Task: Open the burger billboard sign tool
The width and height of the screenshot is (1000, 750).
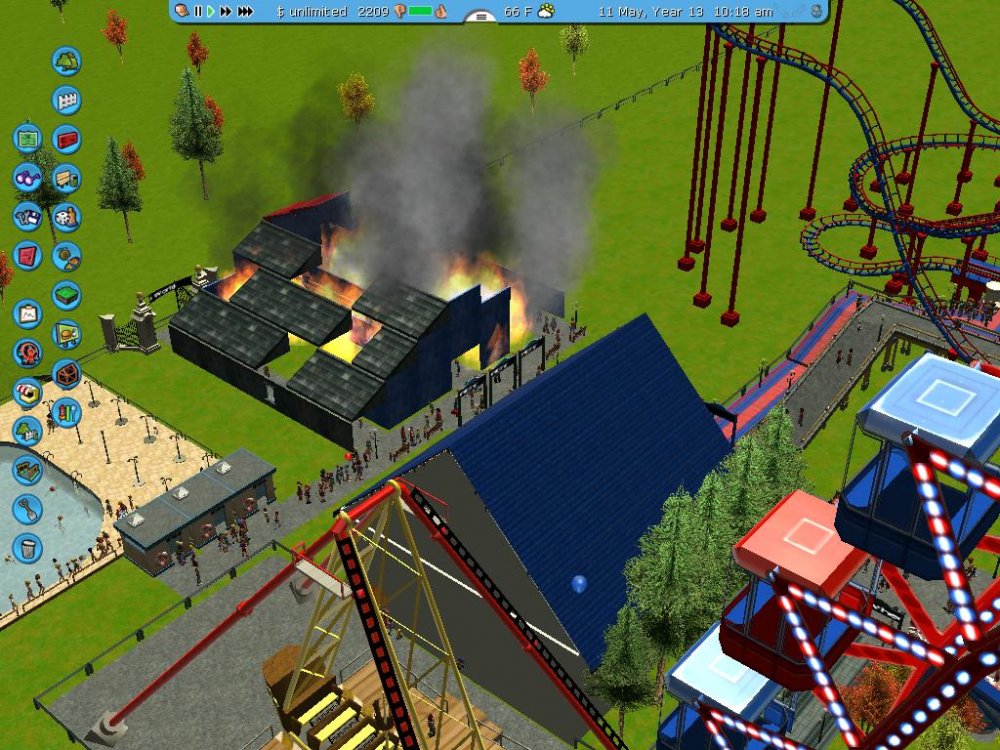Action: click(x=66, y=335)
